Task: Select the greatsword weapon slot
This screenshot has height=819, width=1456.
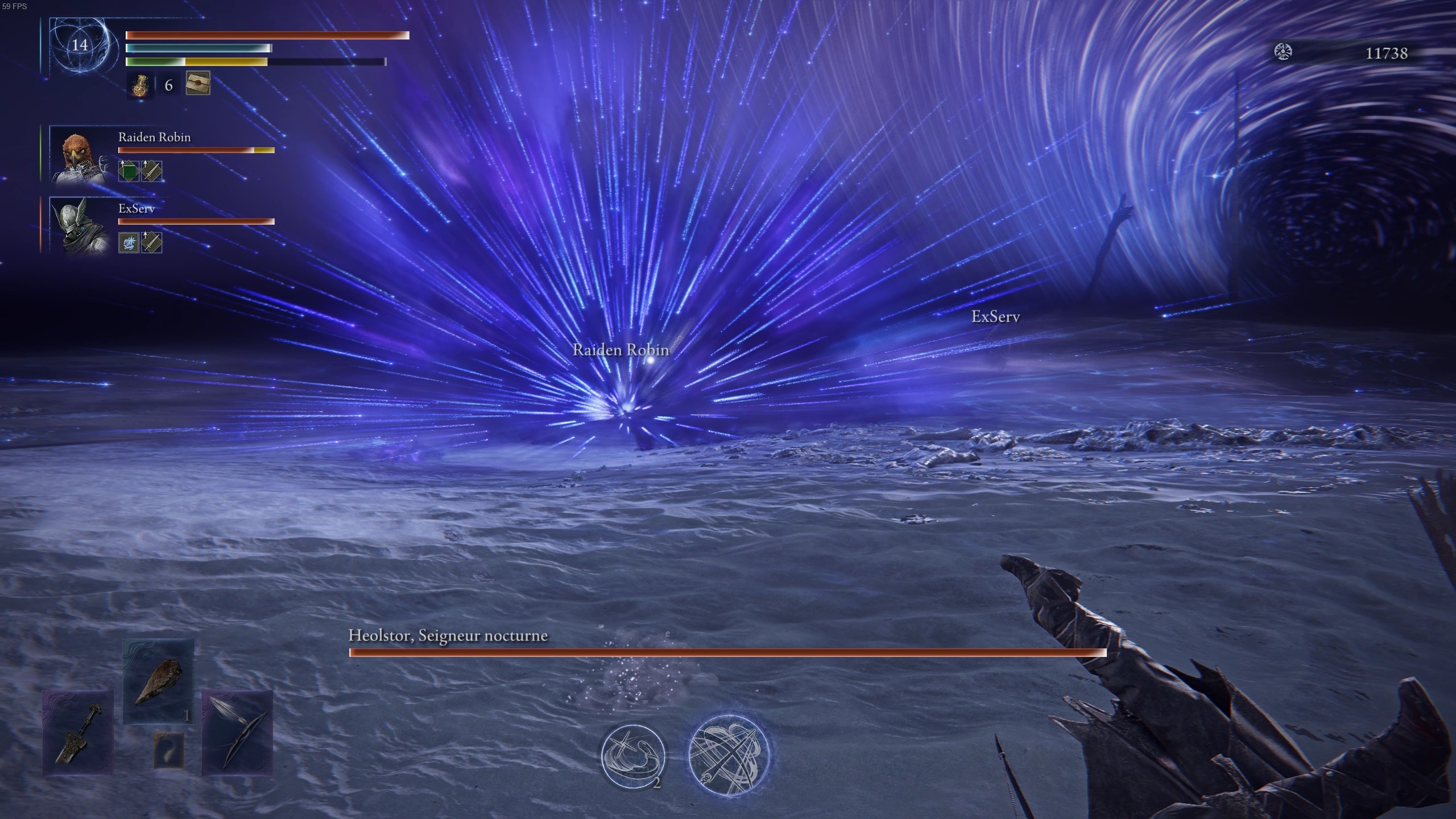Action: point(78,733)
